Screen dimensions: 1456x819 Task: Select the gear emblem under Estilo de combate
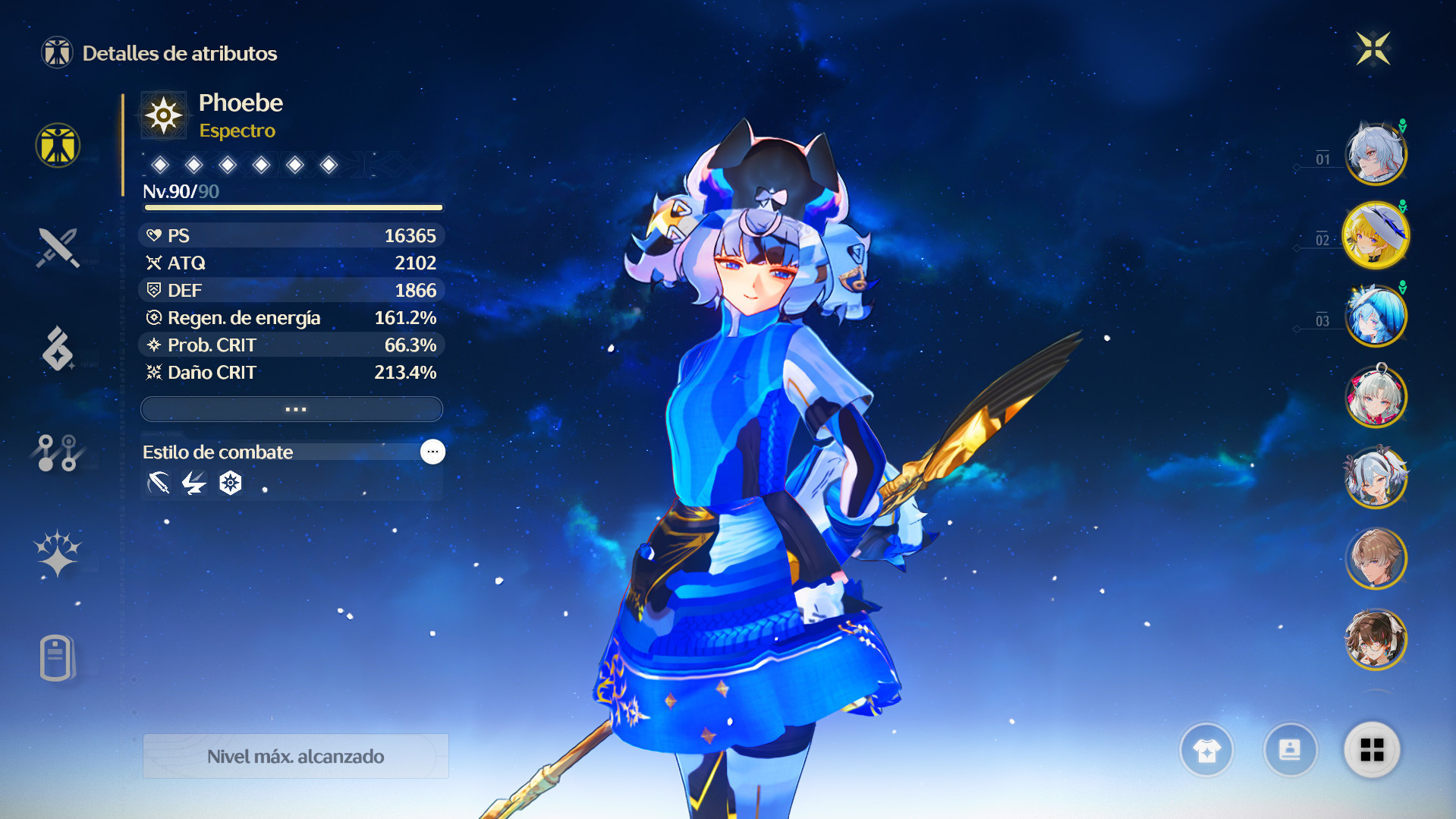click(x=231, y=482)
